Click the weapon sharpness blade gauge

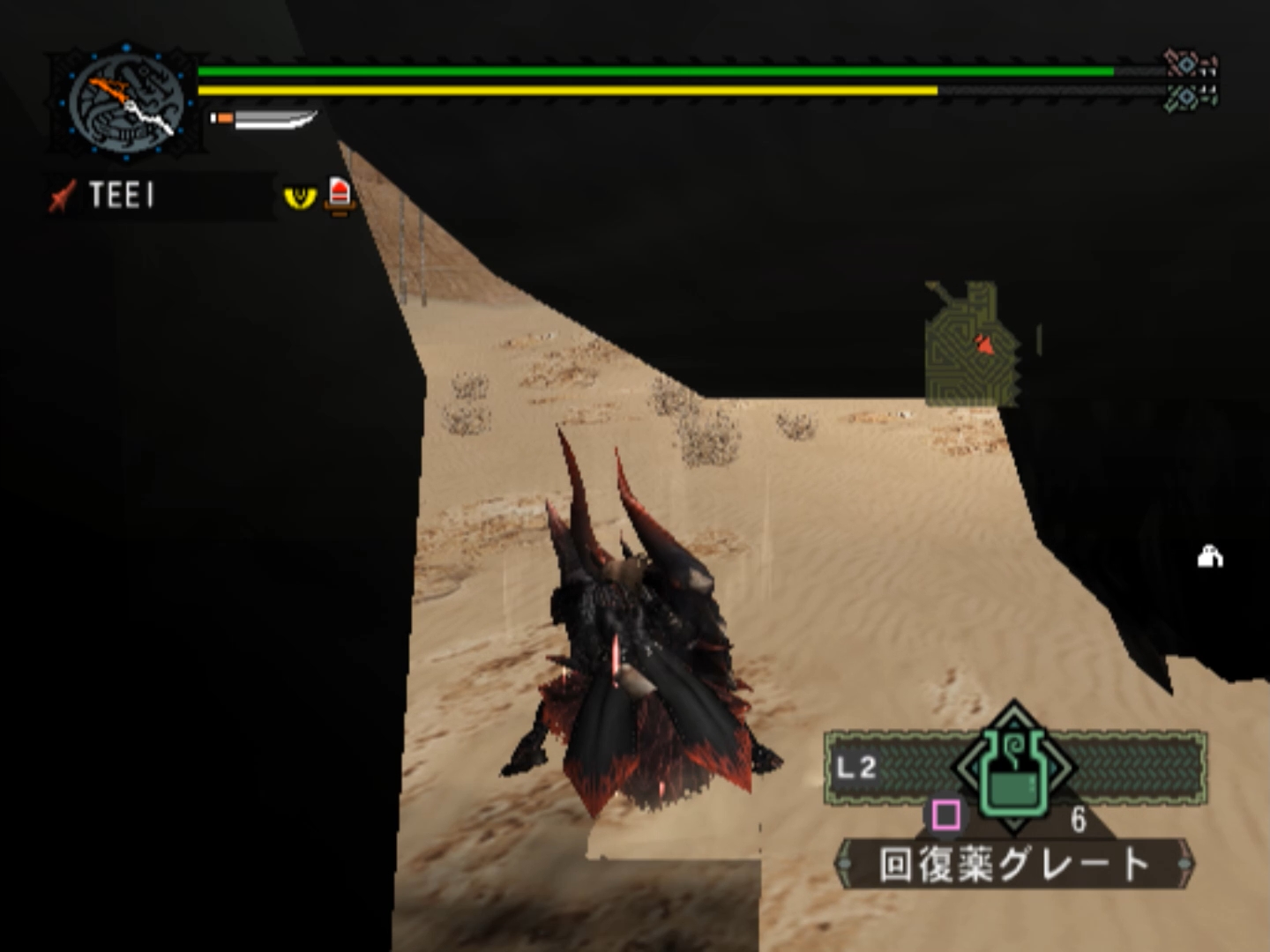coord(265,119)
